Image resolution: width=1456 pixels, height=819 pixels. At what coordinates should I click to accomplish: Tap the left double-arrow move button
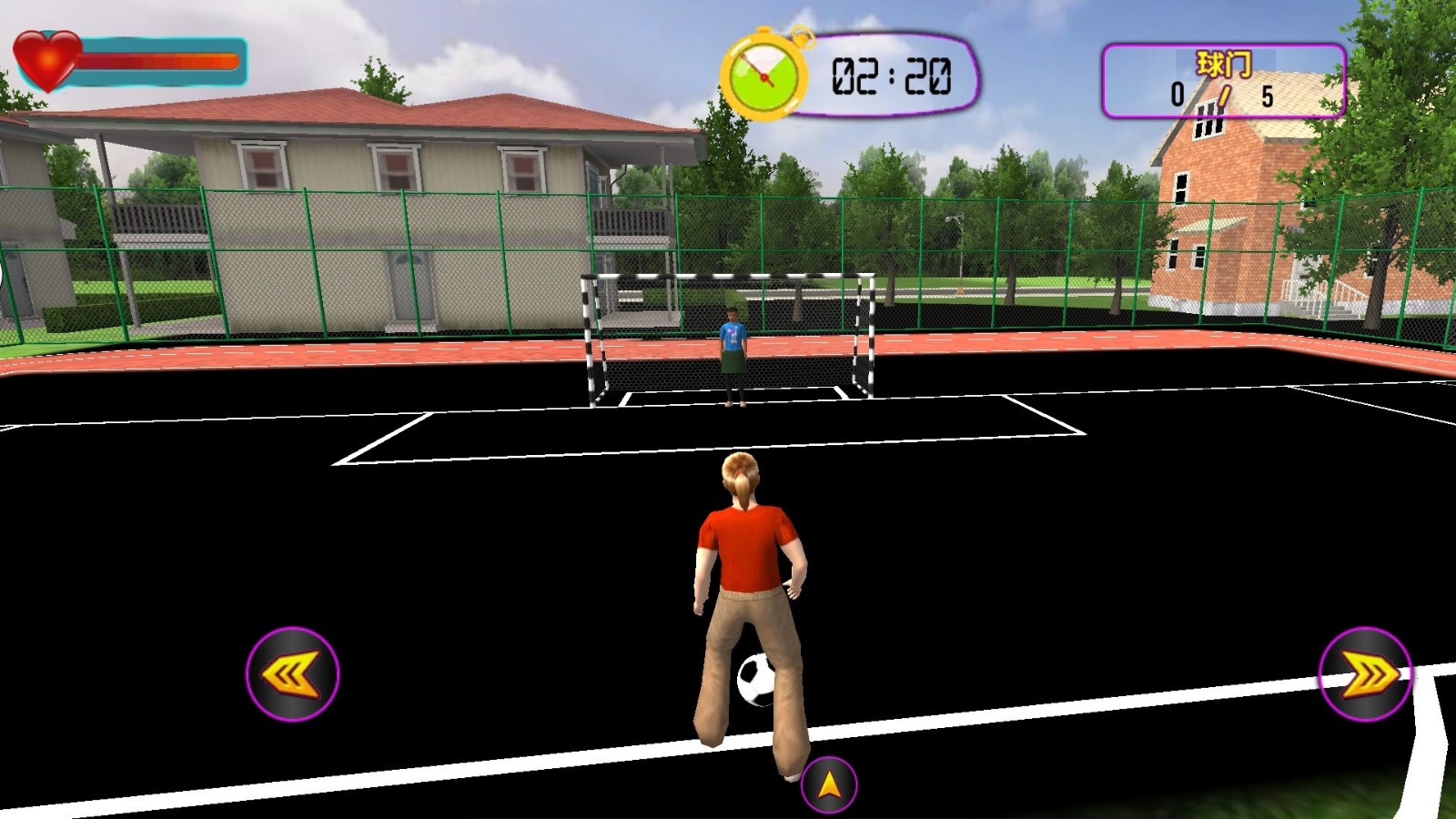pyautogui.click(x=292, y=674)
